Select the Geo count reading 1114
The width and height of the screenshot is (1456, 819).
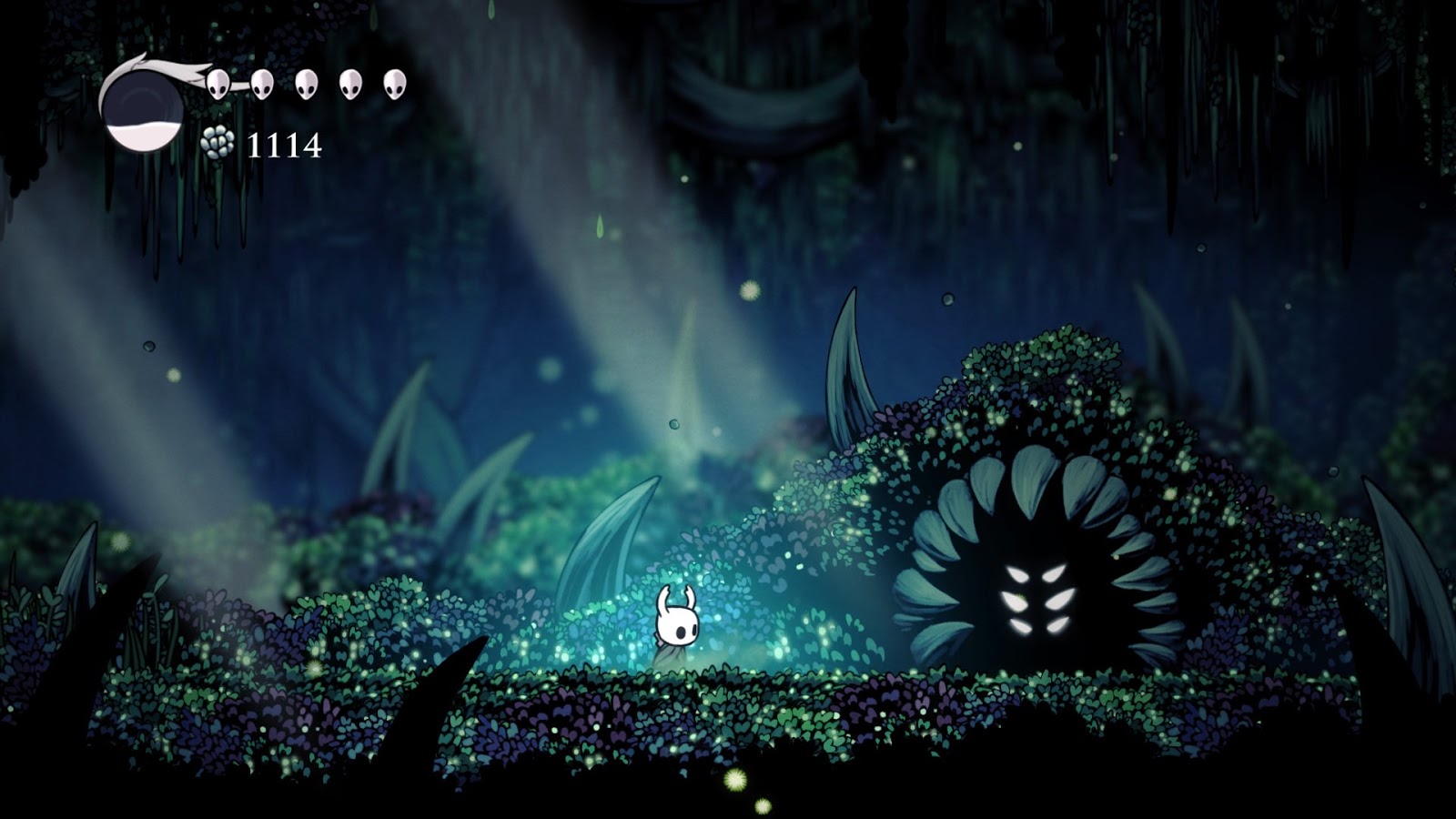[285, 144]
